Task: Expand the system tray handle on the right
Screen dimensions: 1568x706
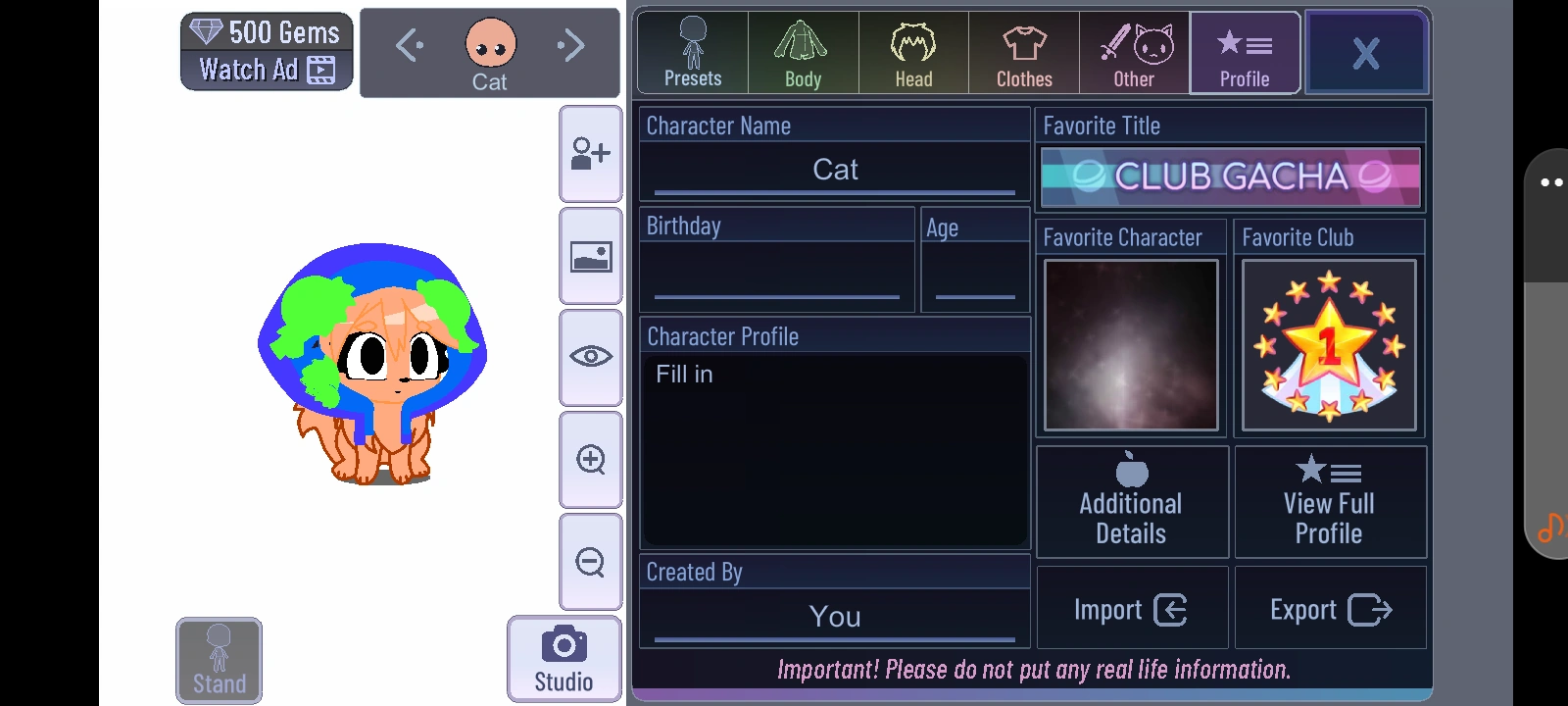Action: tap(1549, 181)
